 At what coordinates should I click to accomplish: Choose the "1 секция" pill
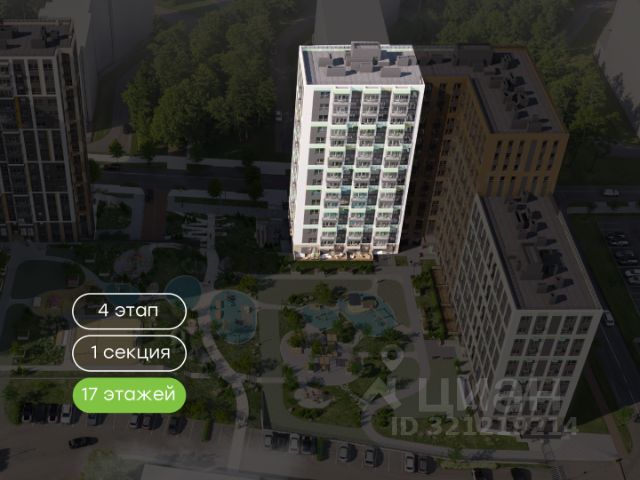[x=129, y=352]
